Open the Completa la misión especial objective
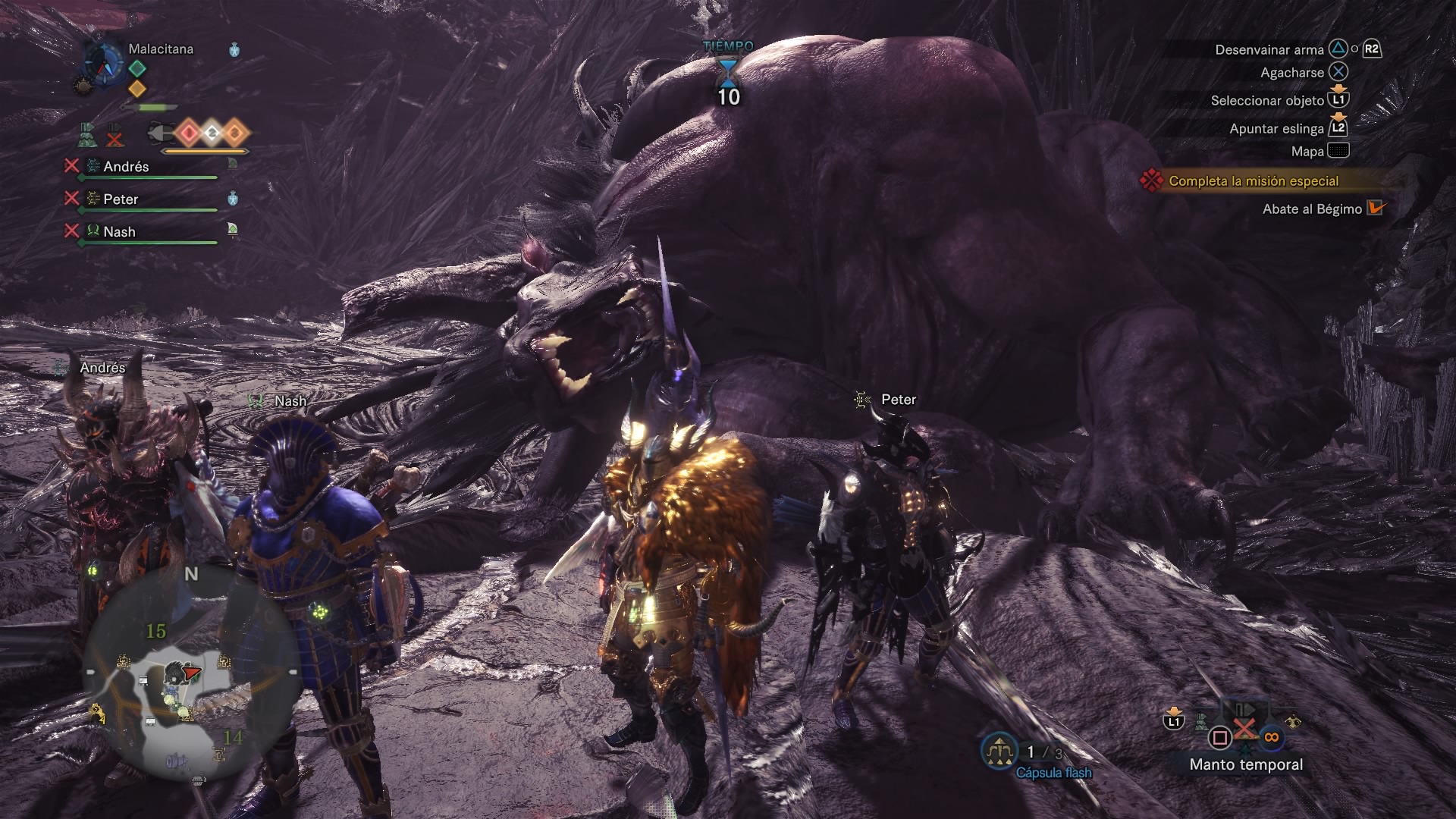Viewport: 1456px width, 819px height. (1253, 181)
